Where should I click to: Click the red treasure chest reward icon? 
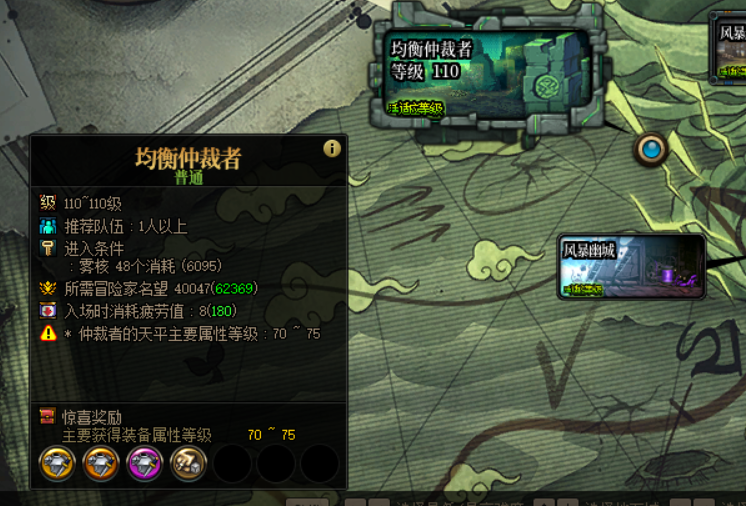47,415
